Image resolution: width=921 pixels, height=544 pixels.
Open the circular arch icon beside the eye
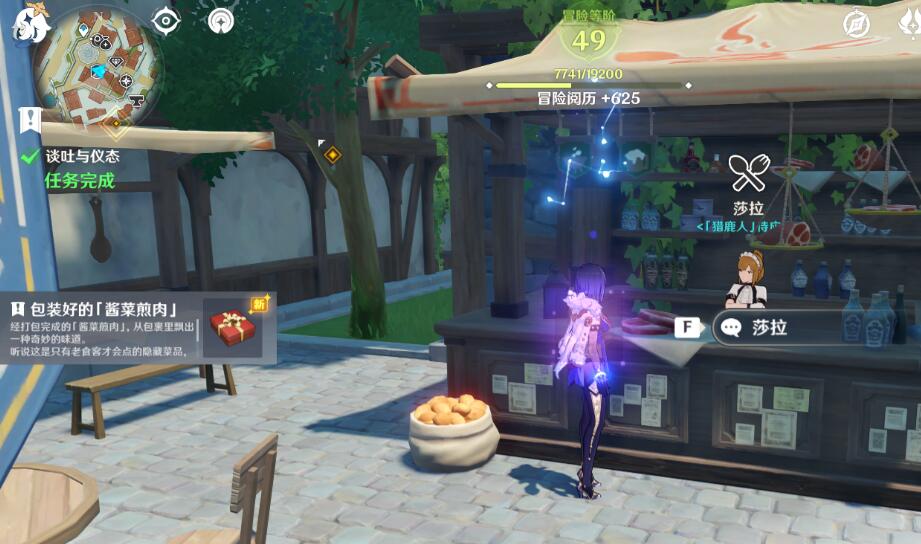221,21
